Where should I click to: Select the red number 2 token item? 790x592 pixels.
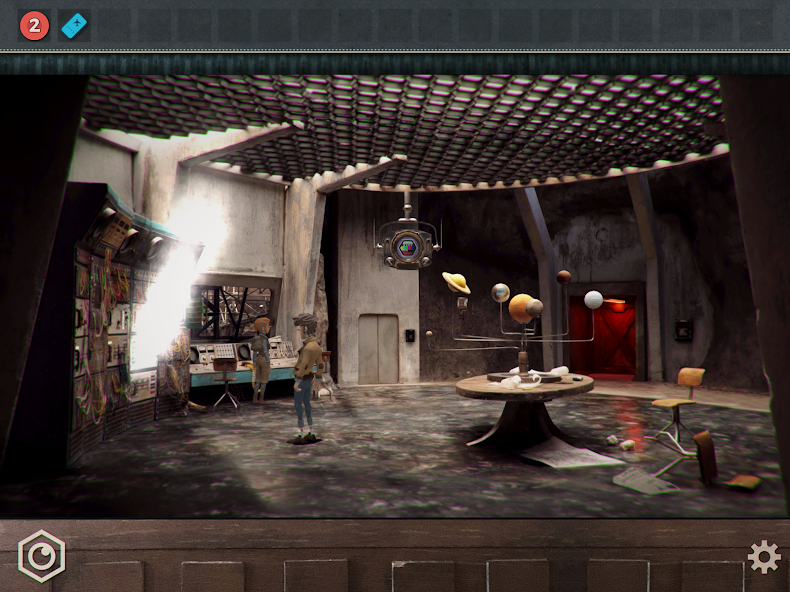click(34, 25)
